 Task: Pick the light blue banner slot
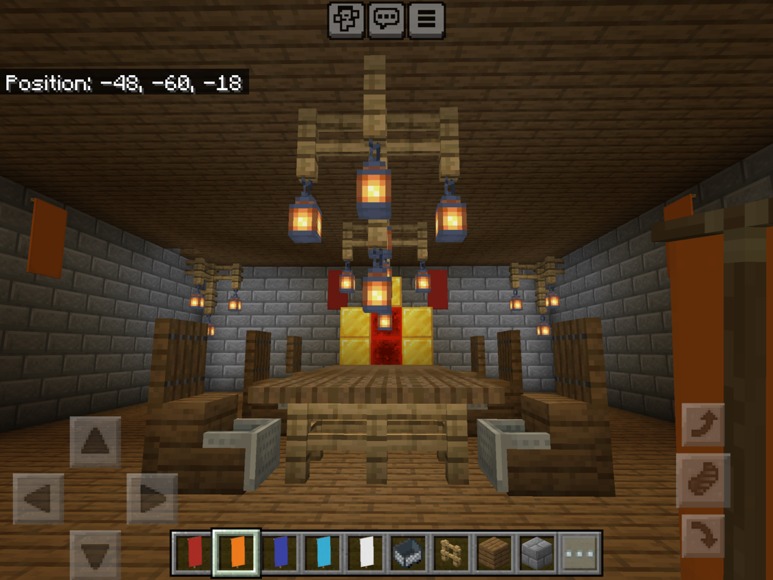[x=322, y=551]
